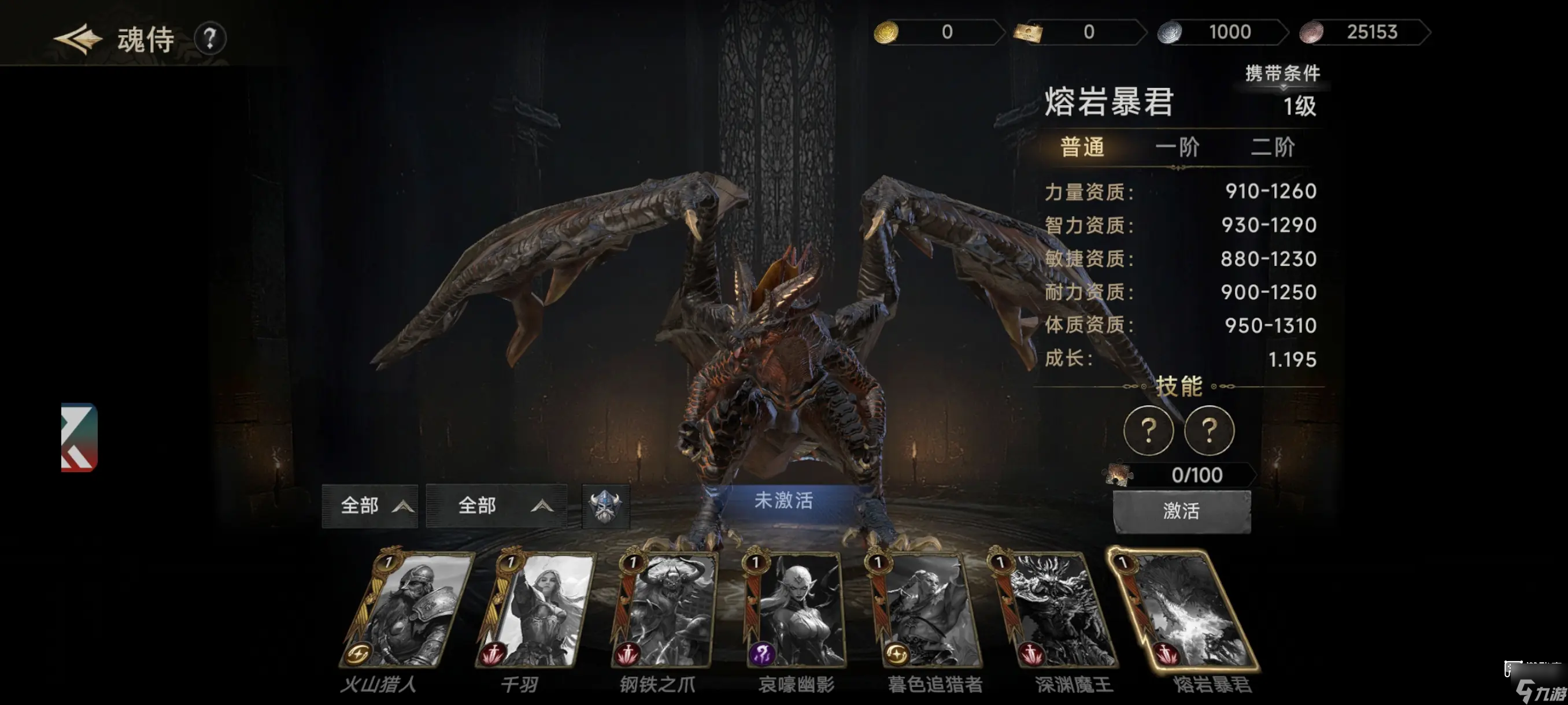The height and width of the screenshot is (705, 1568).
Task: Open the question mark help beside 魂侍
Action: (210, 39)
